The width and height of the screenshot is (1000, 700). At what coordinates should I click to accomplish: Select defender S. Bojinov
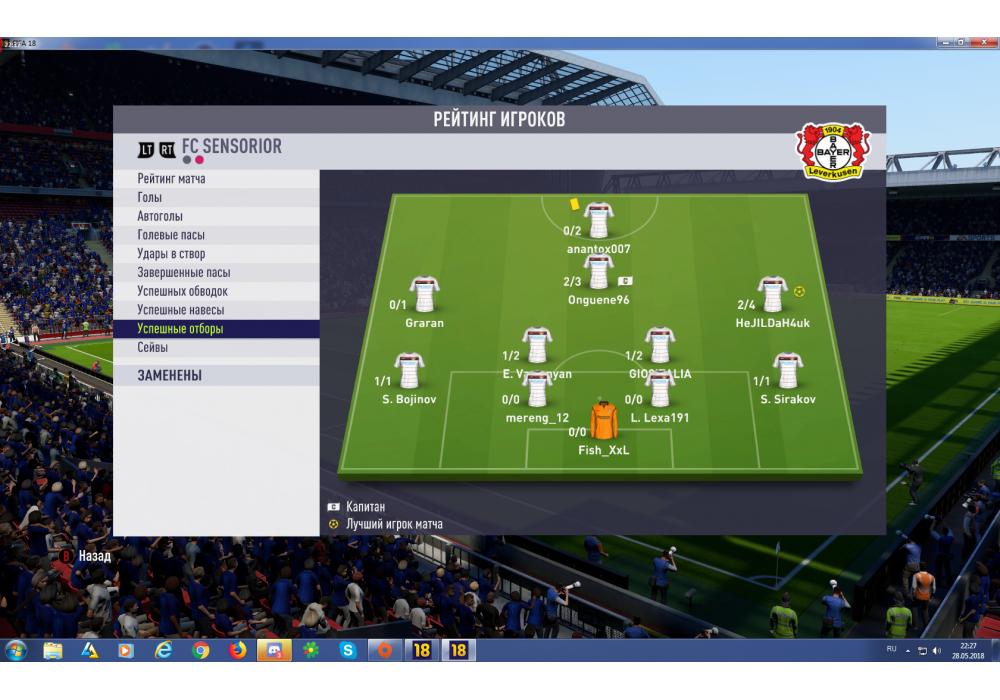[409, 372]
